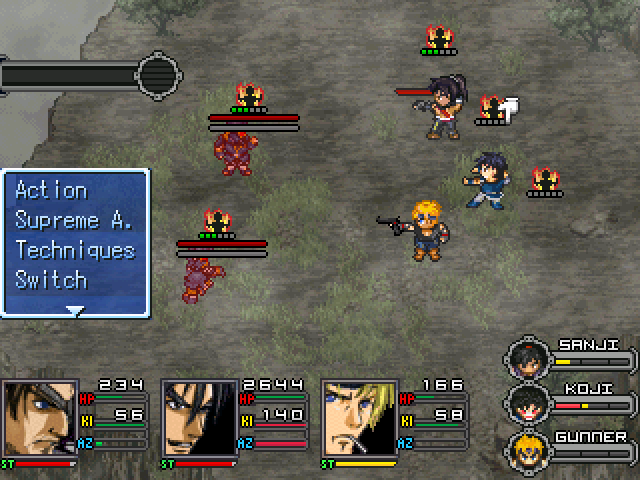Select the Switch command
Image resolution: width=640 pixels, height=480 pixels.
tap(51, 279)
